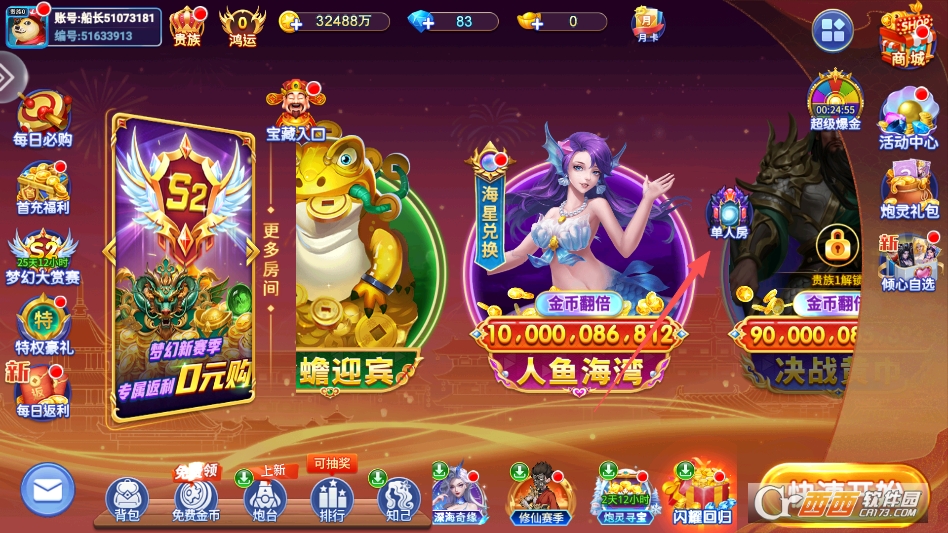Open the 活动中心 activity center

(x=908, y=117)
